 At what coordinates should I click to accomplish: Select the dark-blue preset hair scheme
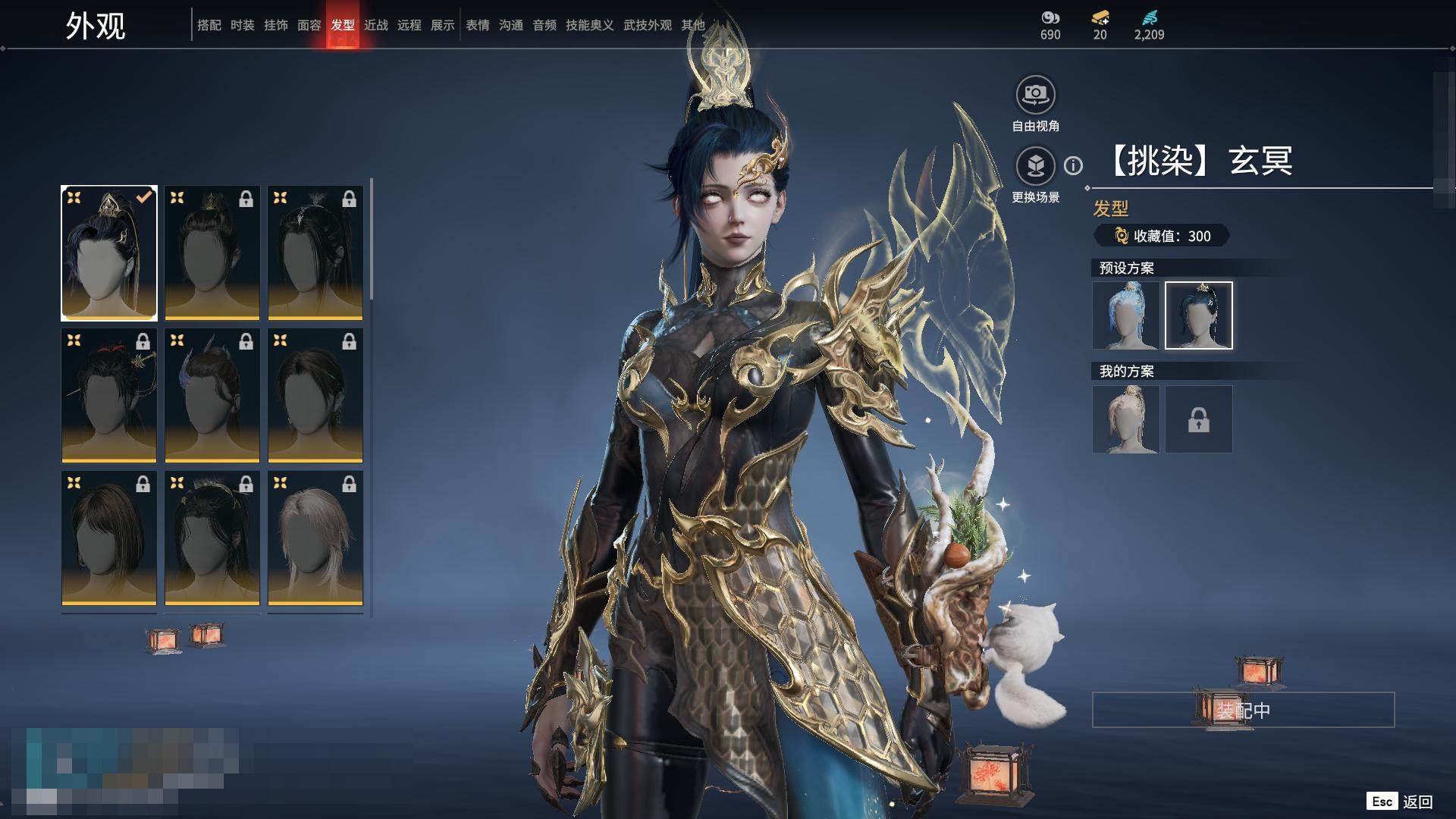[x=1198, y=315]
